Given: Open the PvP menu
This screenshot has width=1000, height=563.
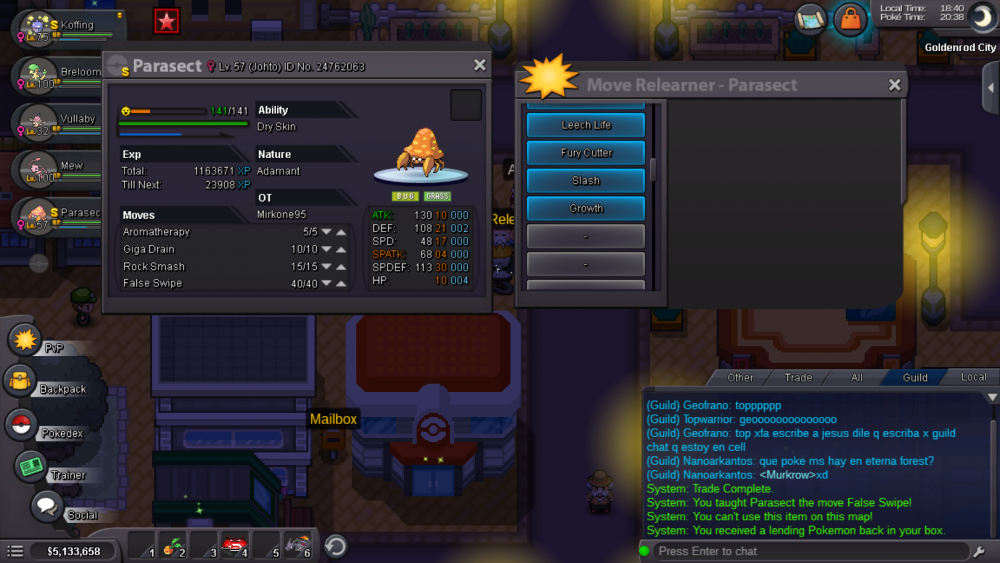Looking at the screenshot, I should point(25,339).
